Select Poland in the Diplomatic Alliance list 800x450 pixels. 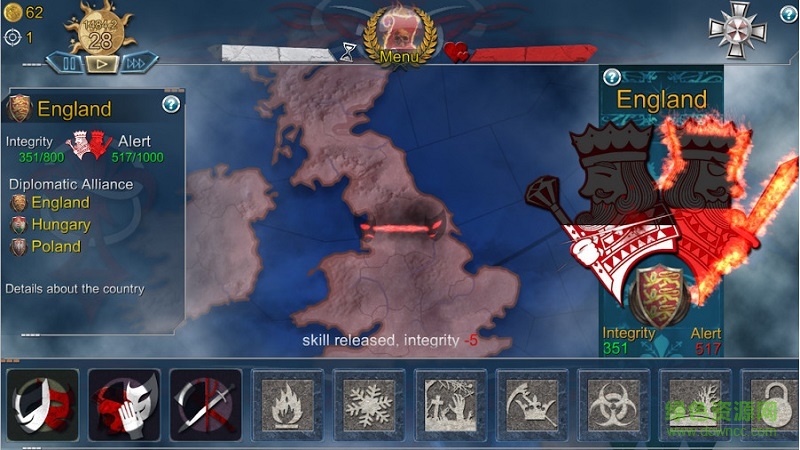(56, 246)
